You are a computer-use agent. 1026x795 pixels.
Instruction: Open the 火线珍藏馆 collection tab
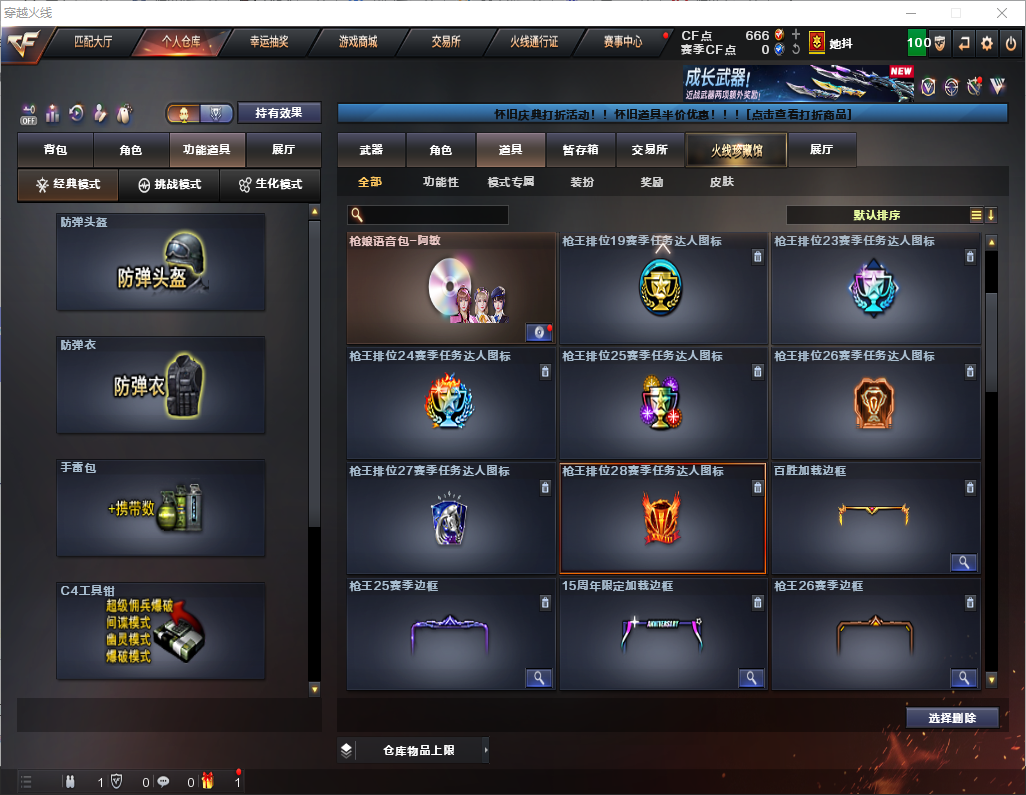click(736, 150)
